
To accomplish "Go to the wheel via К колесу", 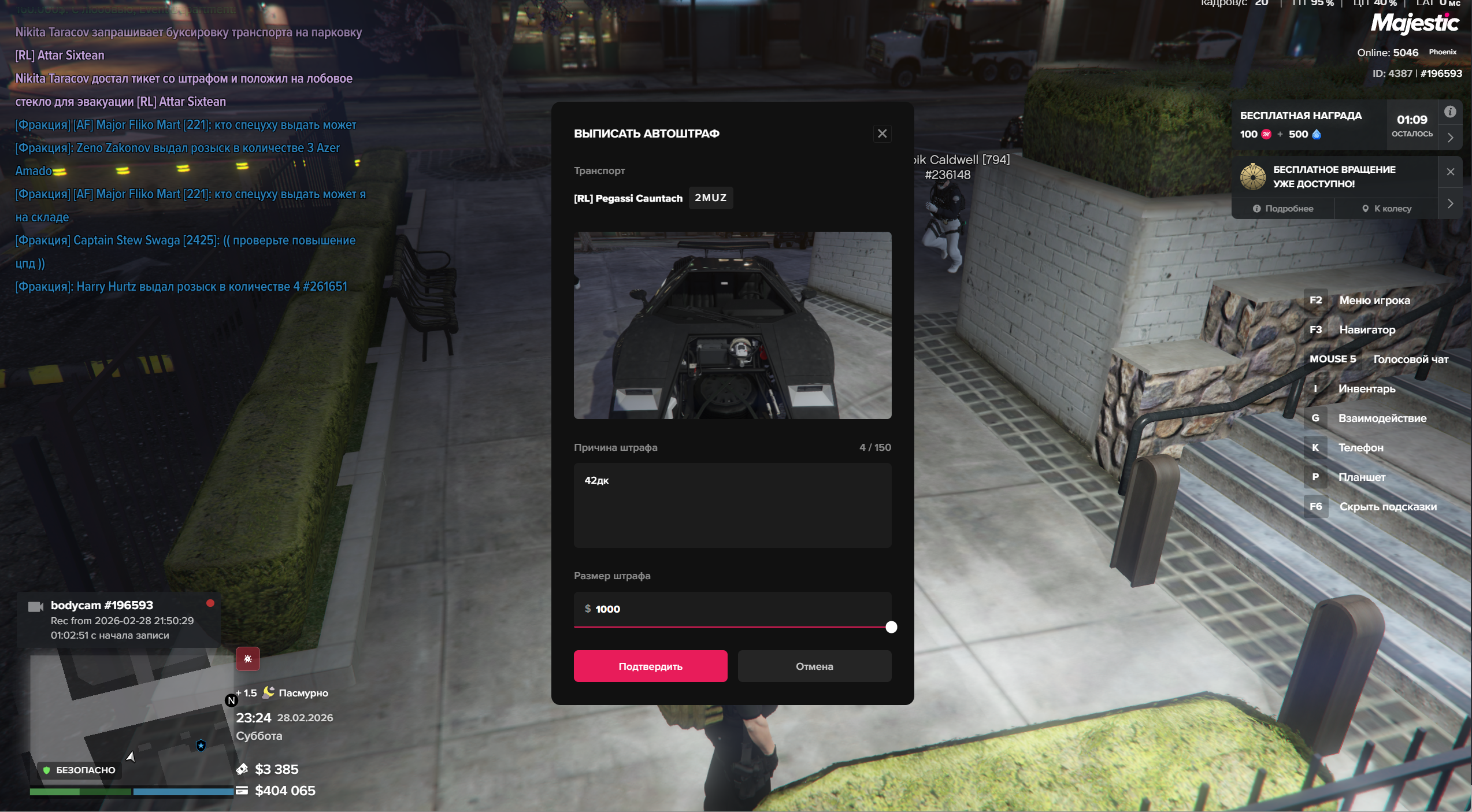I will click(x=1386, y=209).
